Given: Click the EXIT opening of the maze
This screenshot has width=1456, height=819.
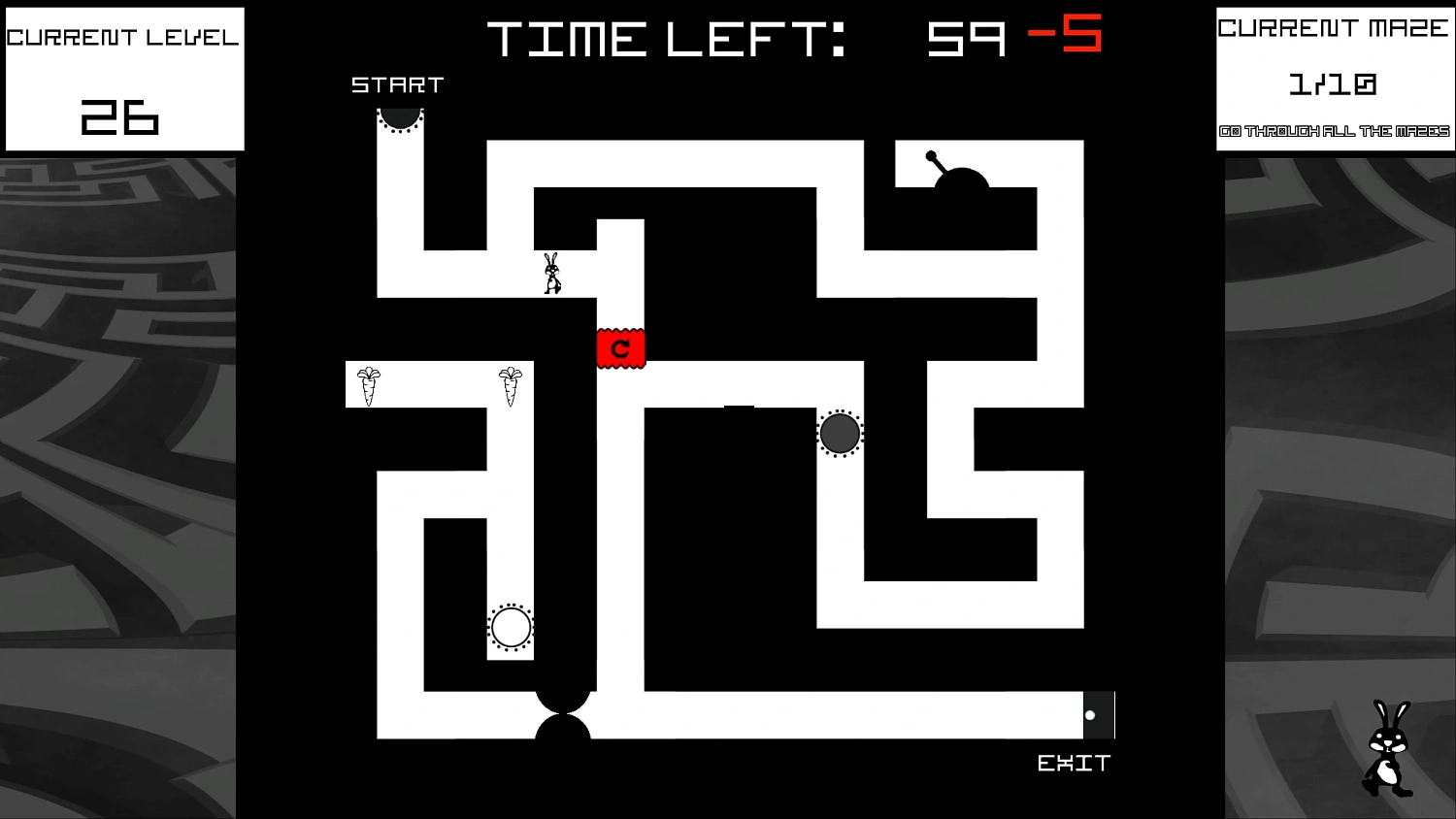Looking at the screenshot, I should (1100, 713).
